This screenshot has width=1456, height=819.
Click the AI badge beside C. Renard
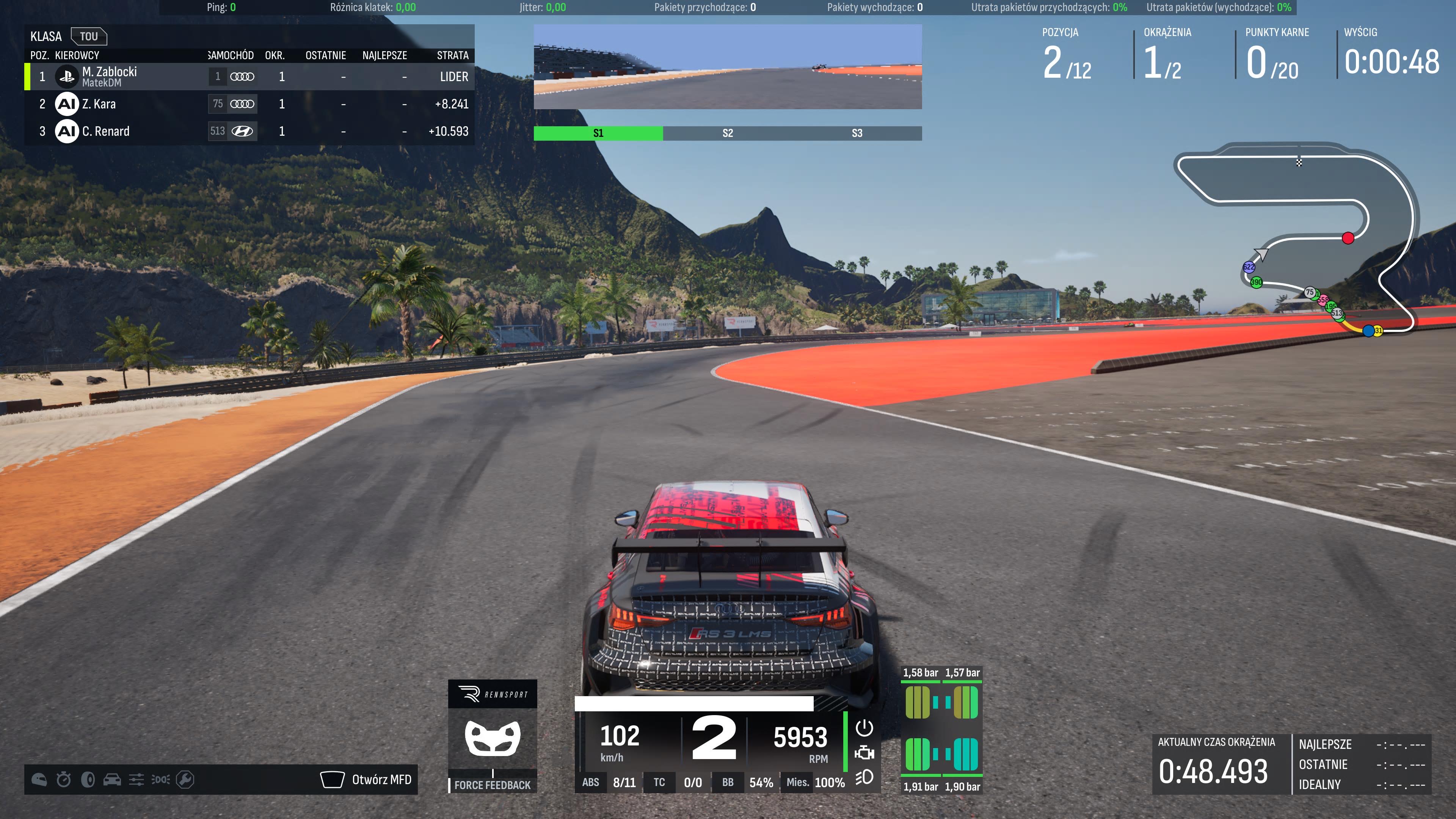pyautogui.click(x=66, y=131)
